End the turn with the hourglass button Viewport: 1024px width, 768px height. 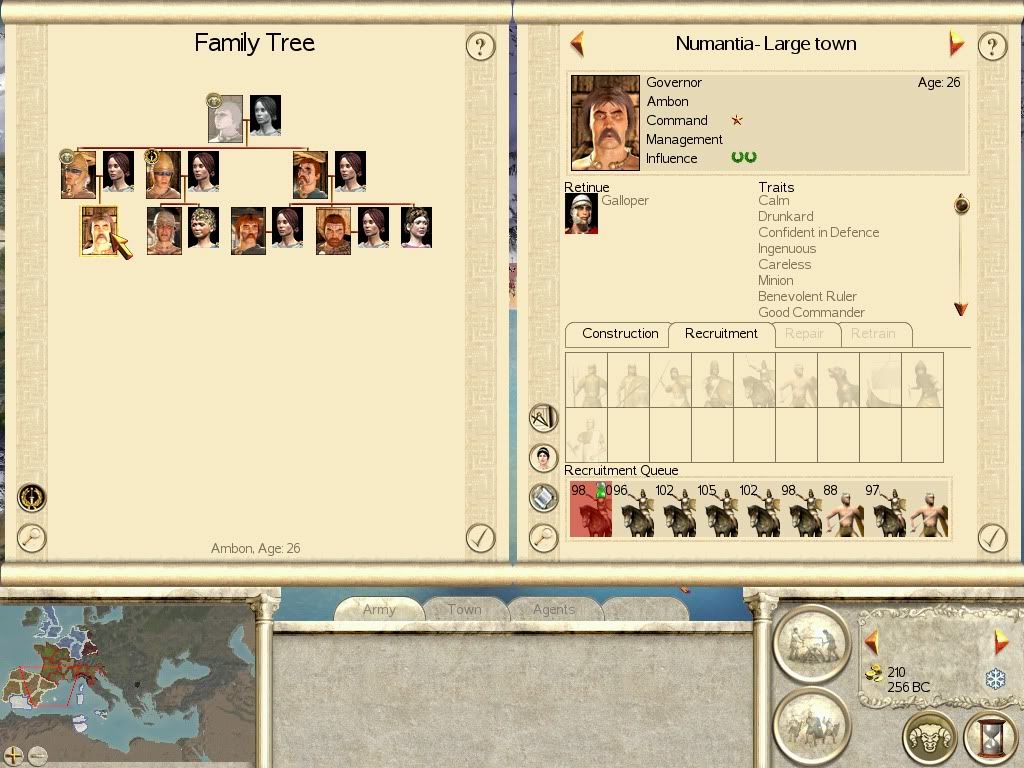tap(990, 739)
